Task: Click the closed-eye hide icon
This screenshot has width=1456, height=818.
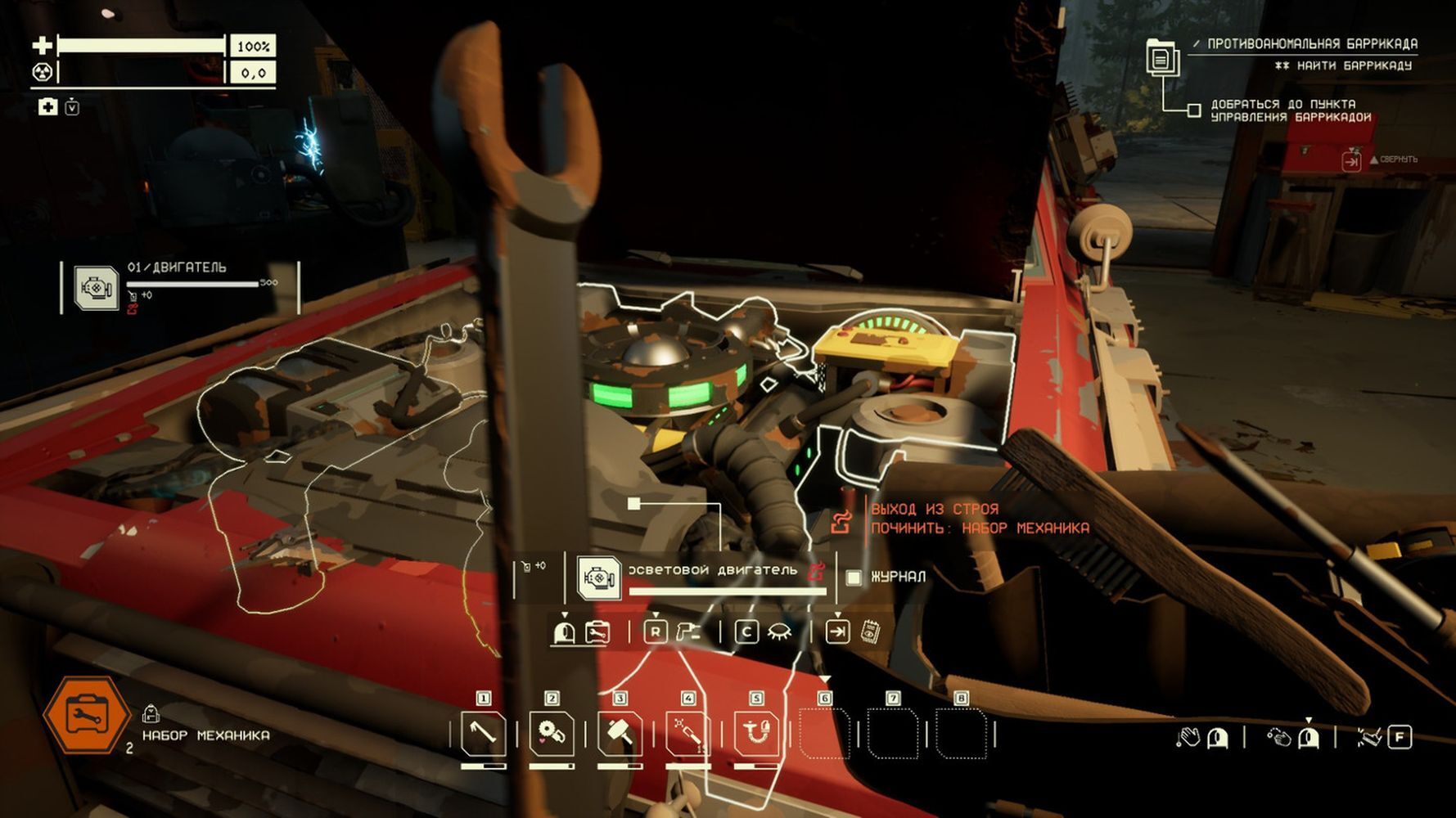Action: 779,632
